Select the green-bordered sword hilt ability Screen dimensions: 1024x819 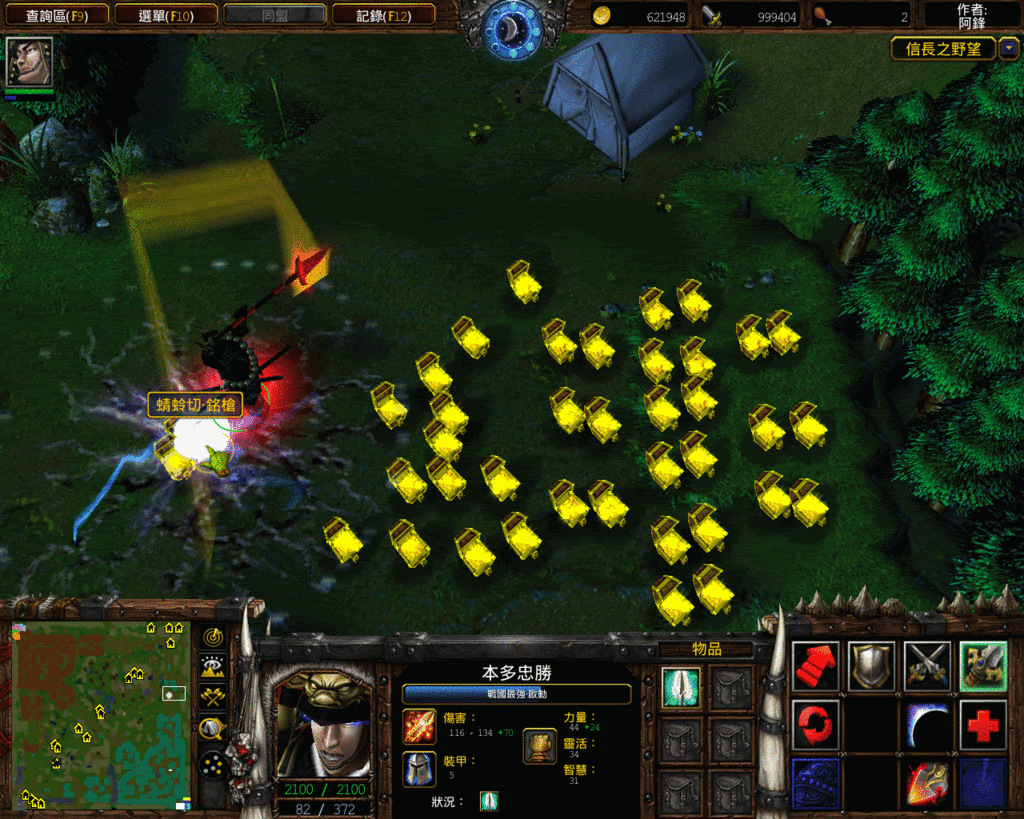[x=983, y=666]
